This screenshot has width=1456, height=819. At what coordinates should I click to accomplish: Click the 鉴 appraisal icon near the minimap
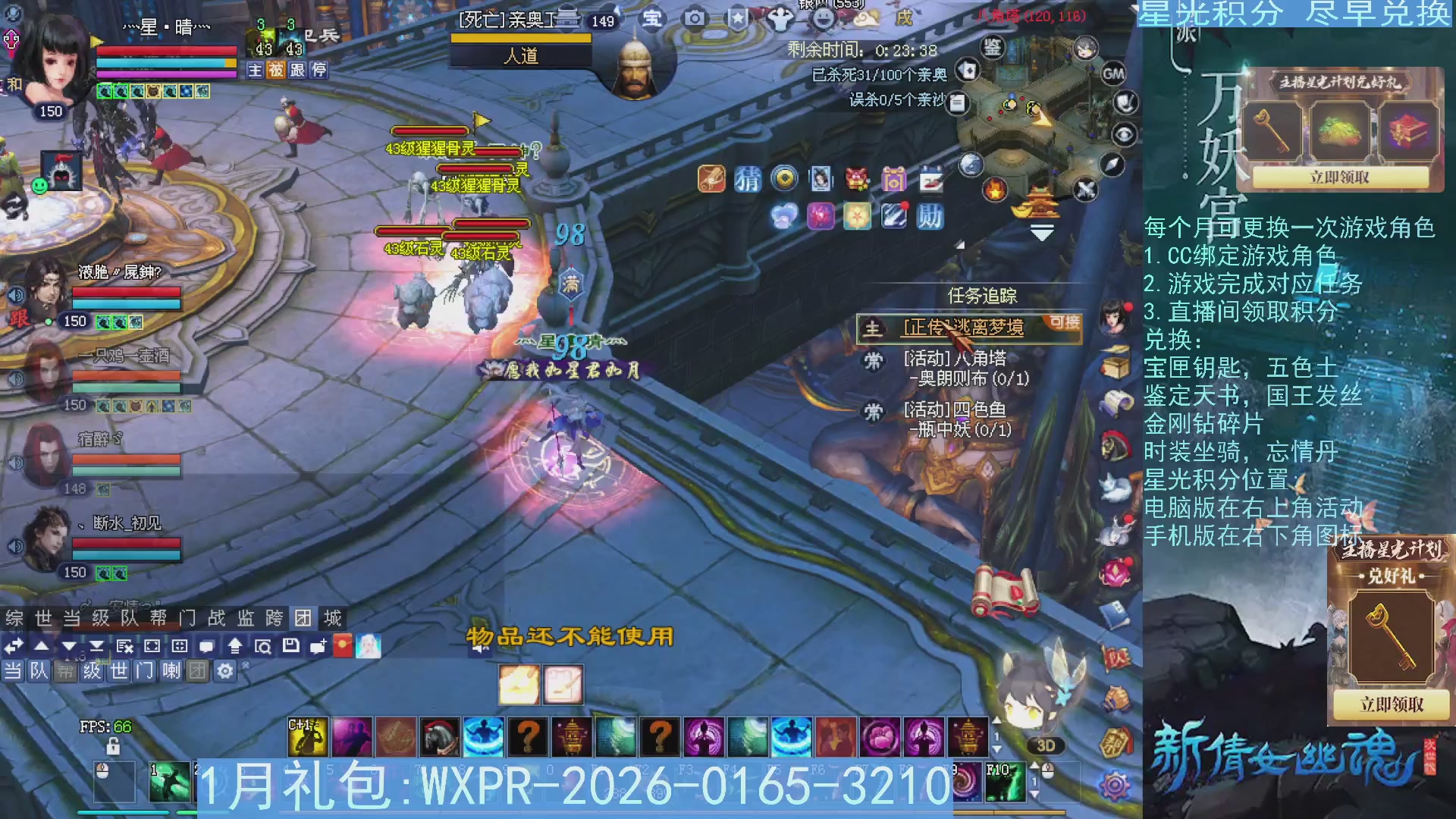click(992, 49)
